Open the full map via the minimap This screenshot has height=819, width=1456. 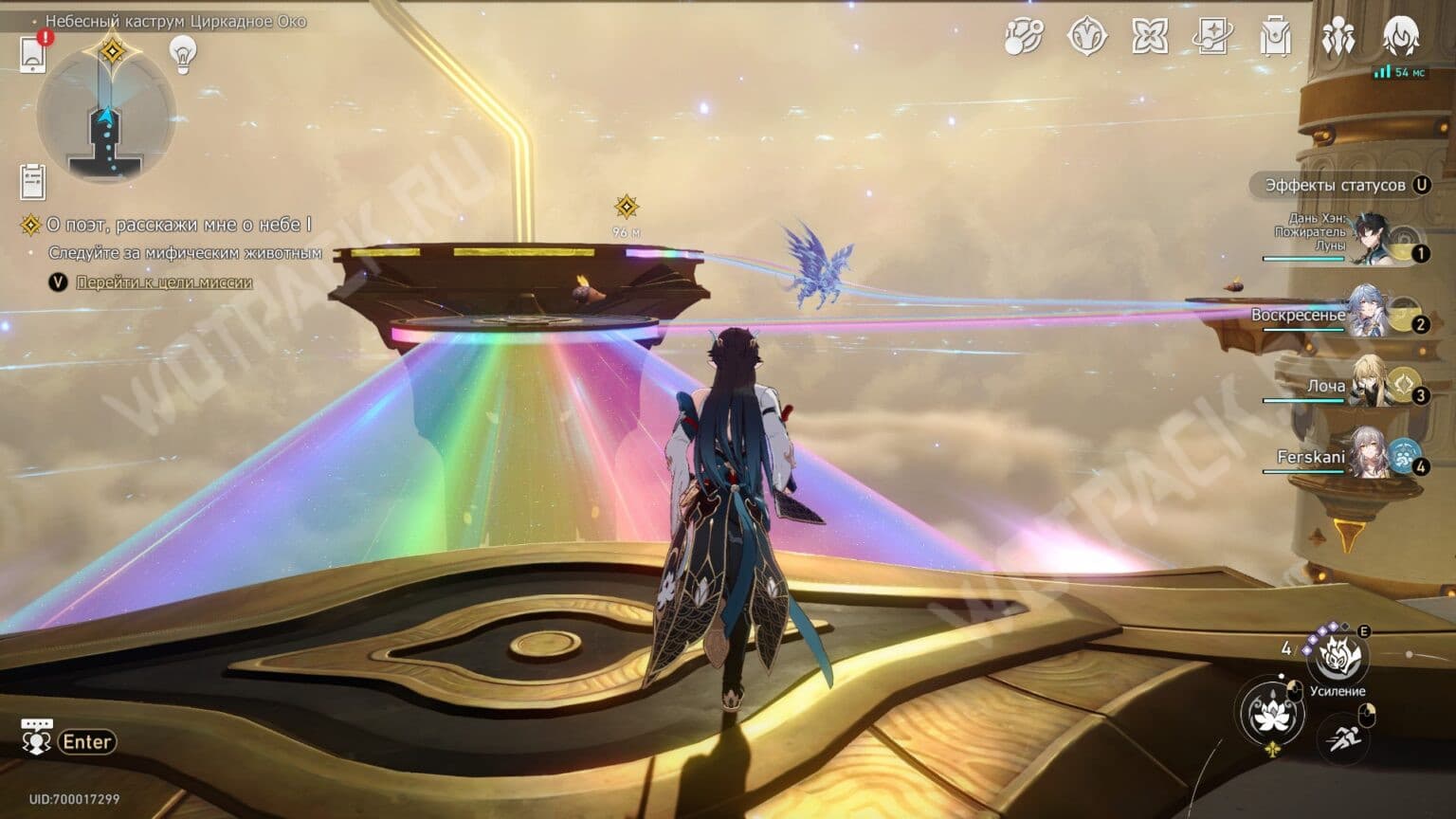click(107, 116)
